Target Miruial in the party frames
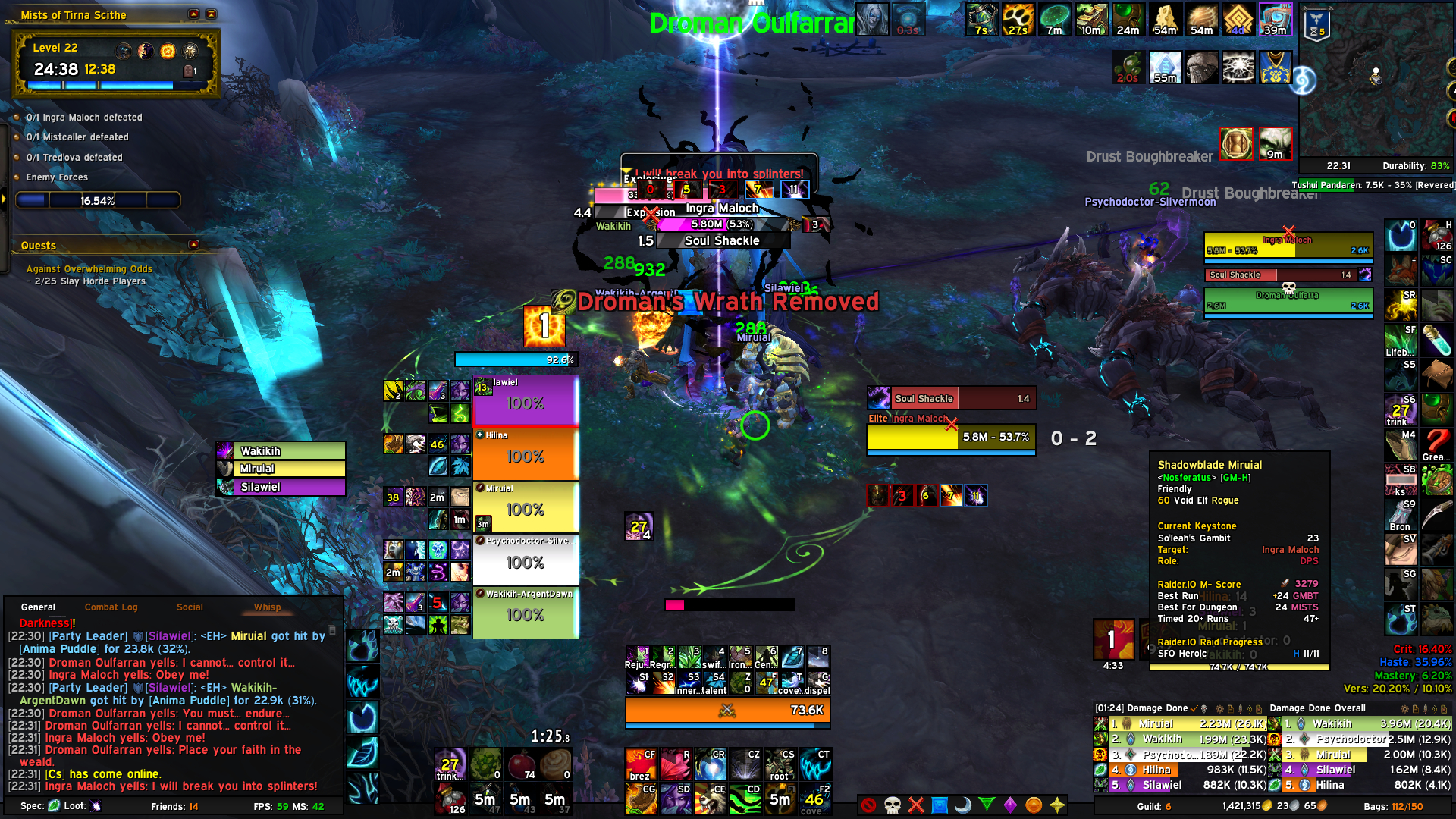The image size is (1456, 819). point(526,507)
